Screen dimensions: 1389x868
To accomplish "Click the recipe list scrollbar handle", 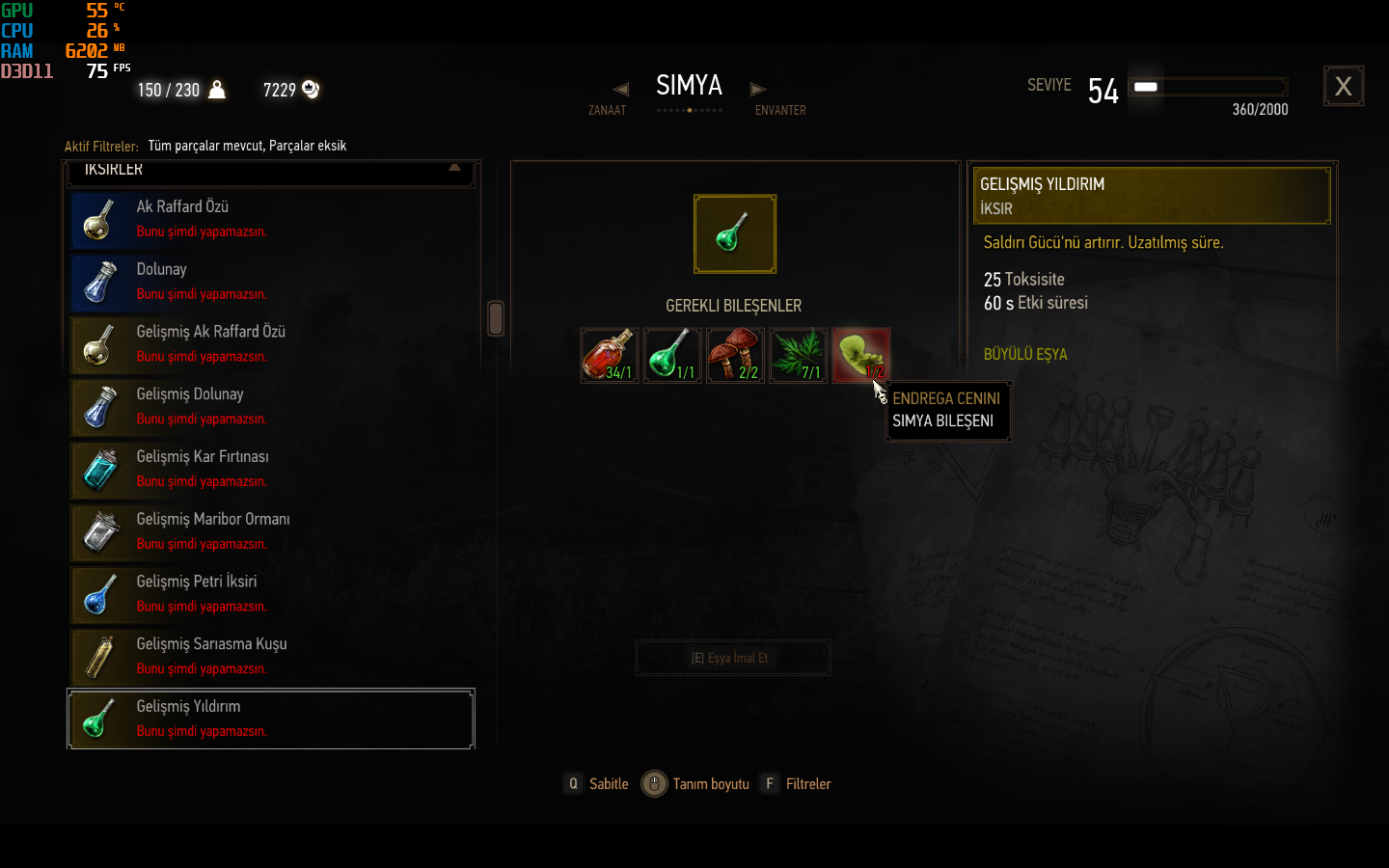I will [x=496, y=318].
